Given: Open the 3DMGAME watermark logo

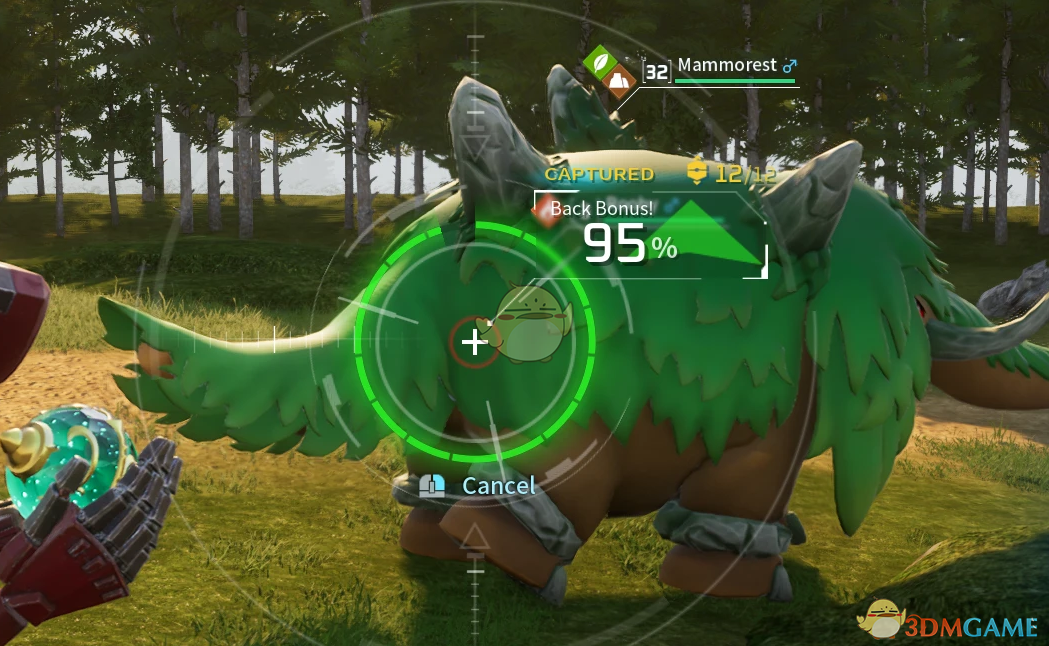Looking at the screenshot, I should click(x=950, y=620).
